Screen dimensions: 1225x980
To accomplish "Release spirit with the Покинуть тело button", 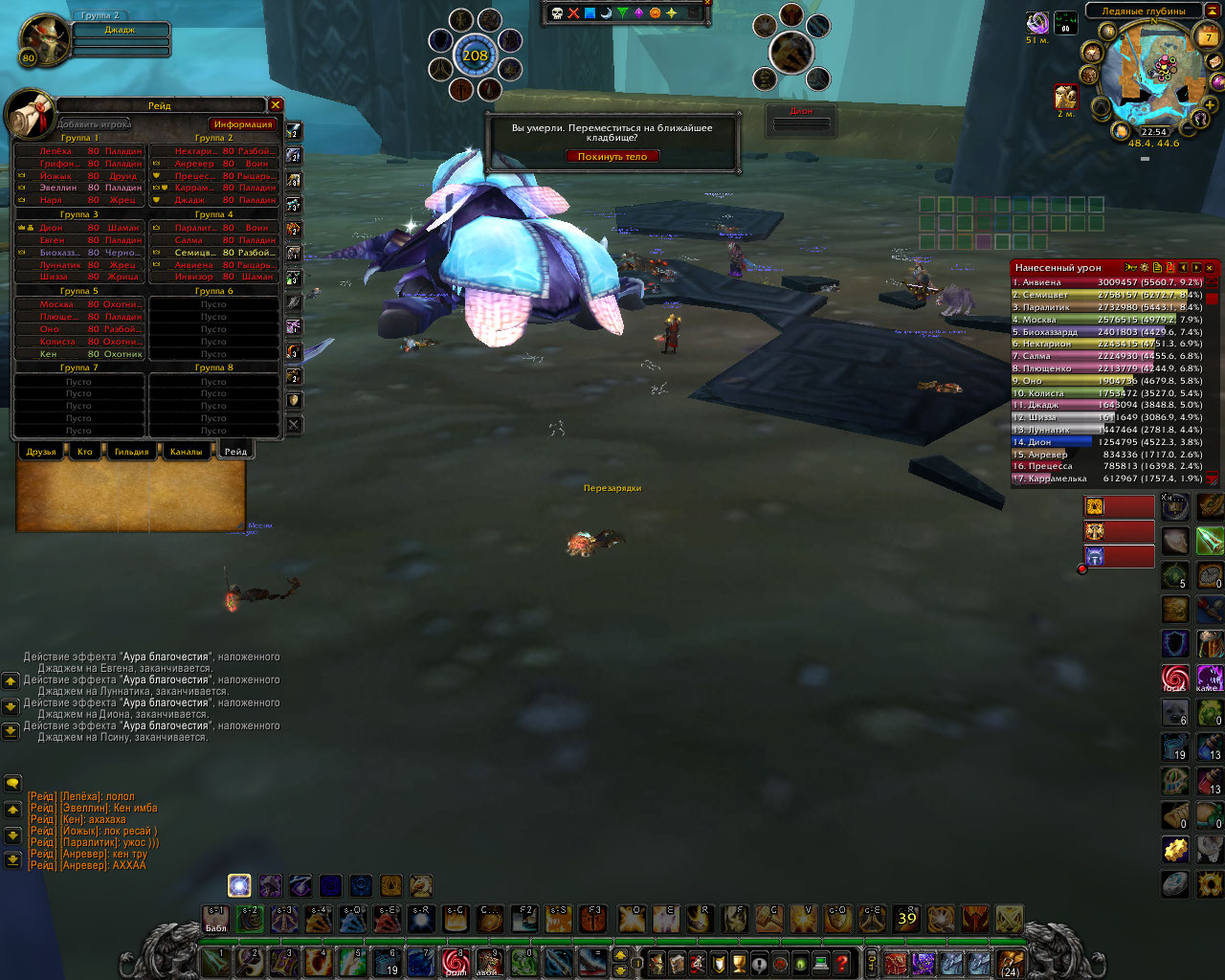I will coord(612,156).
